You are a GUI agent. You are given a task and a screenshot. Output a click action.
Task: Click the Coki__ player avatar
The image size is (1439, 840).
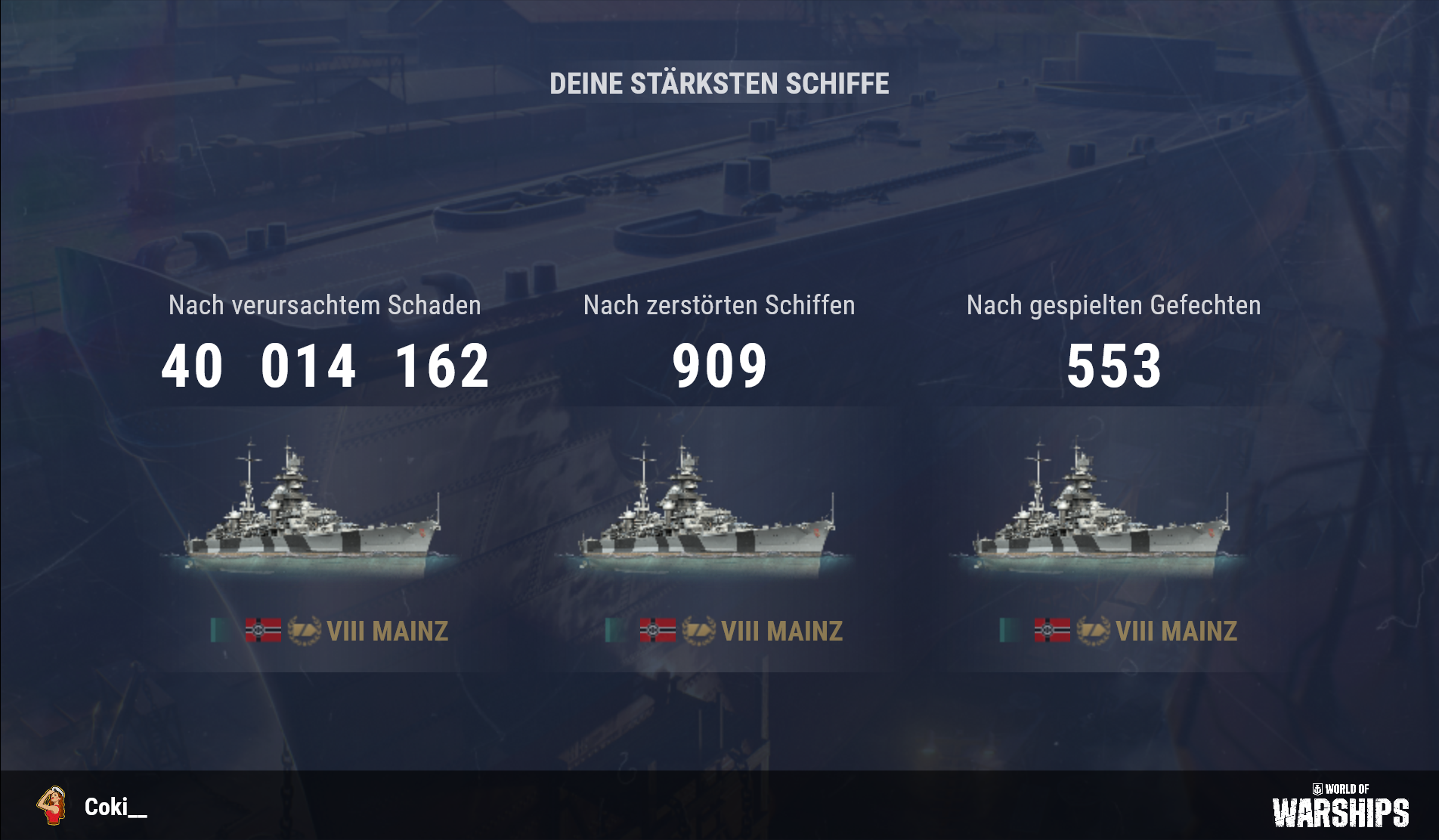click(51, 806)
